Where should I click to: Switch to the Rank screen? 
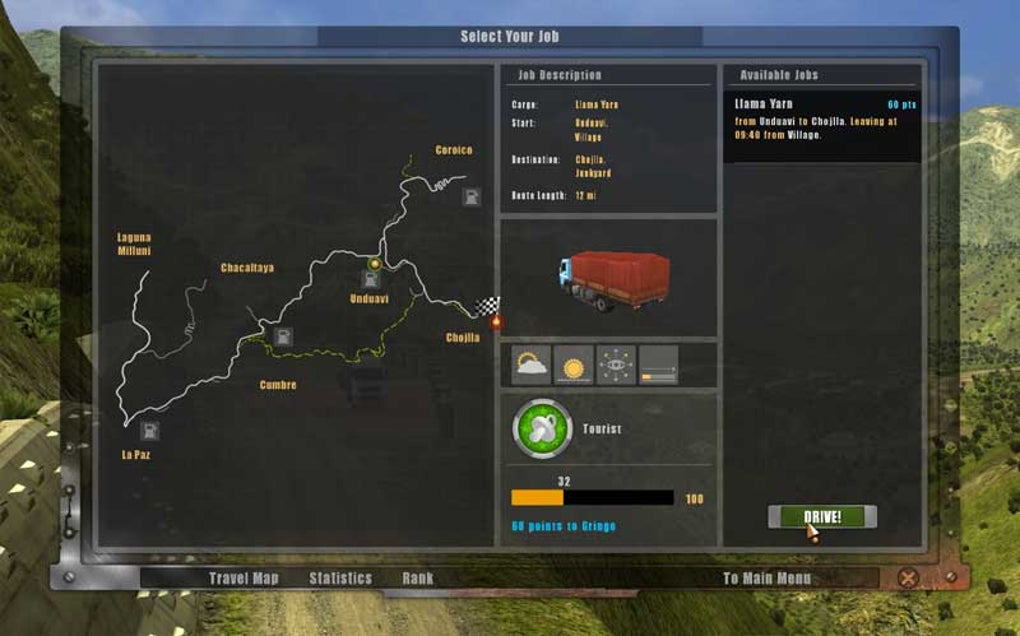coord(418,578)
